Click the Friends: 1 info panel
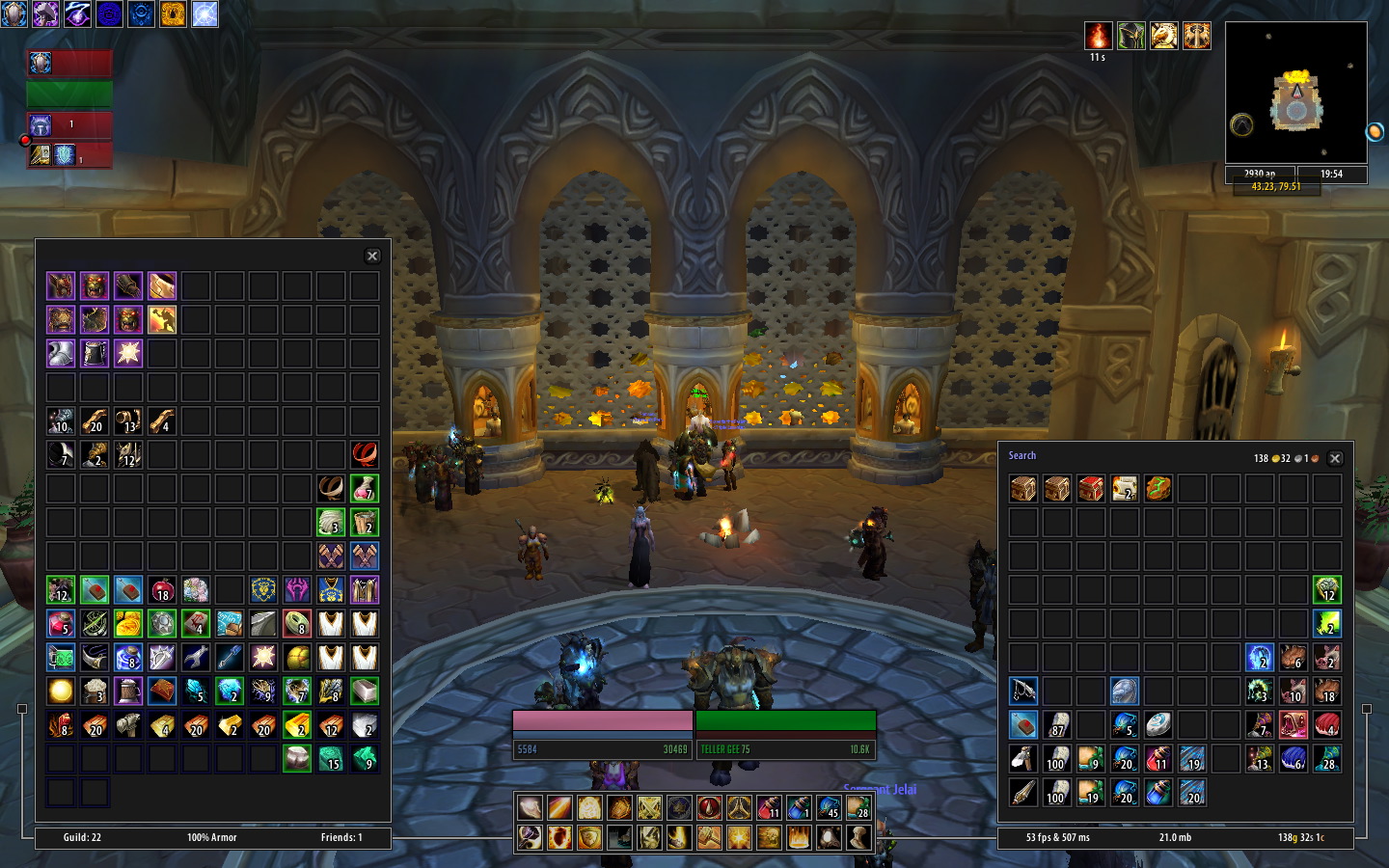Image resolution: width=1389 pixels, height=868 pixels. point(341,837)
